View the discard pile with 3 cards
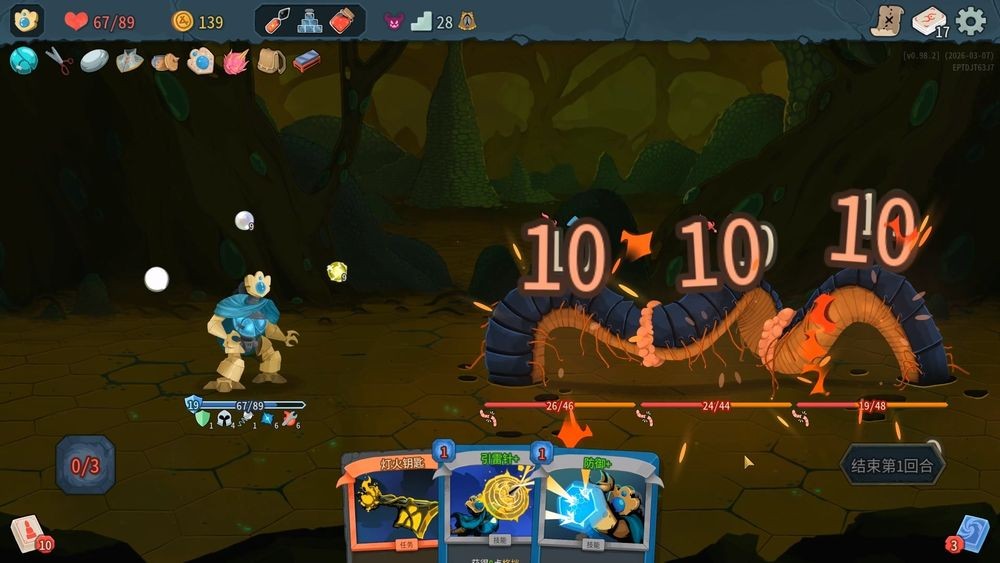This screenshot has width=1000, height=563. tap(971, 533)
